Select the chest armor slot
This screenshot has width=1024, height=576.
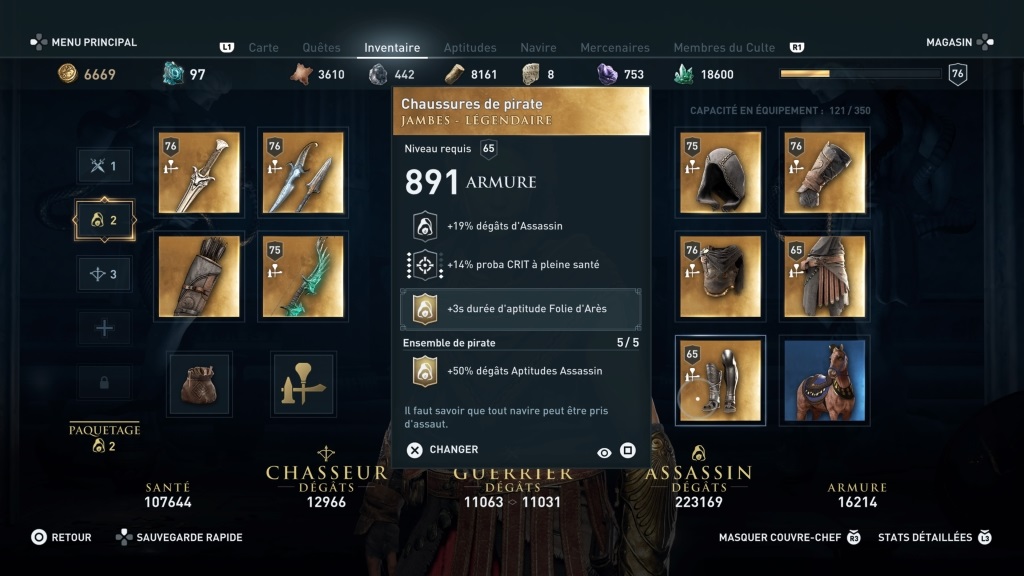tap(720, 277)
